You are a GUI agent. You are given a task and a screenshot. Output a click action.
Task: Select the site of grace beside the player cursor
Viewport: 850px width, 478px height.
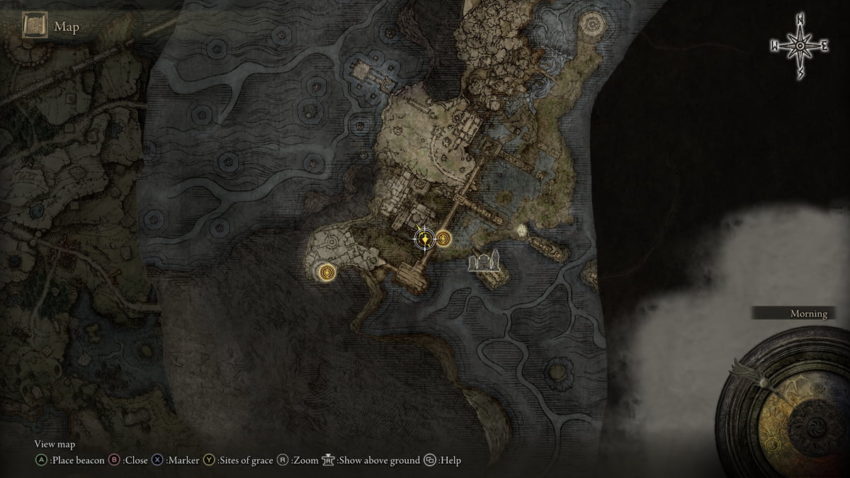(443, 238)
